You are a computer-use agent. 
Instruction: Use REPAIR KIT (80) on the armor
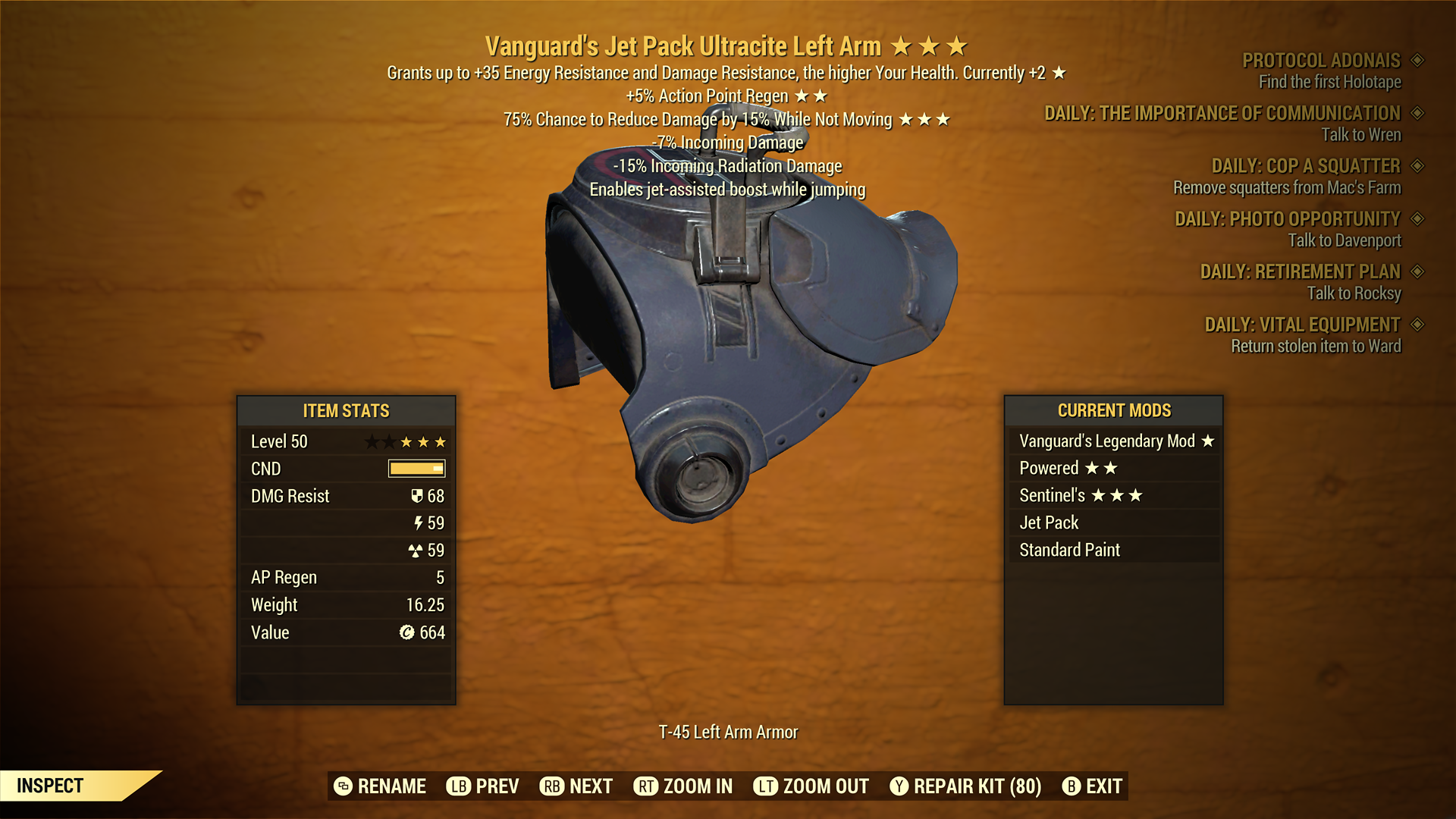965,786
